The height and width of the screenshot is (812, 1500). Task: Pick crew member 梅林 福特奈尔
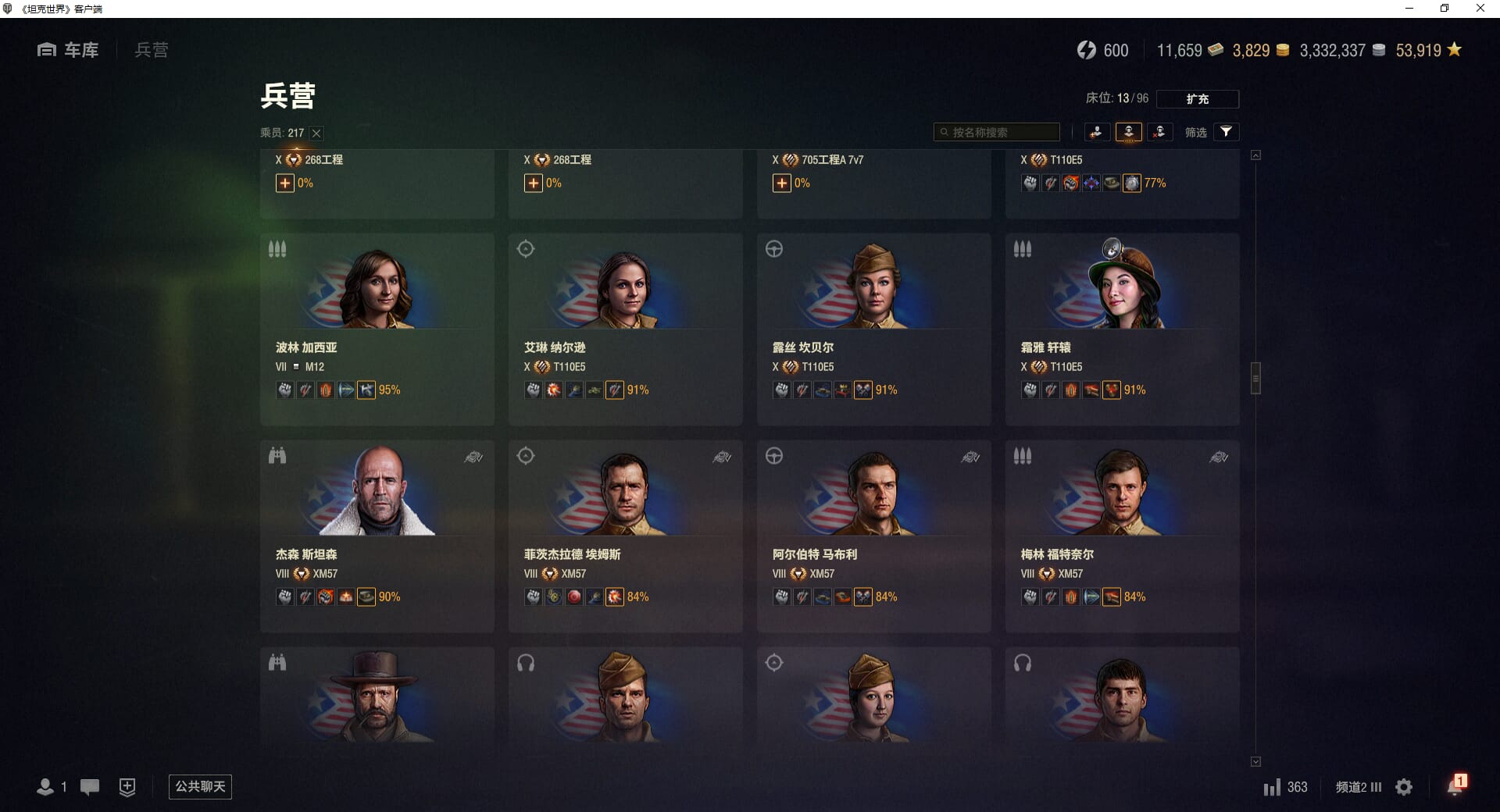point(1122,536)
